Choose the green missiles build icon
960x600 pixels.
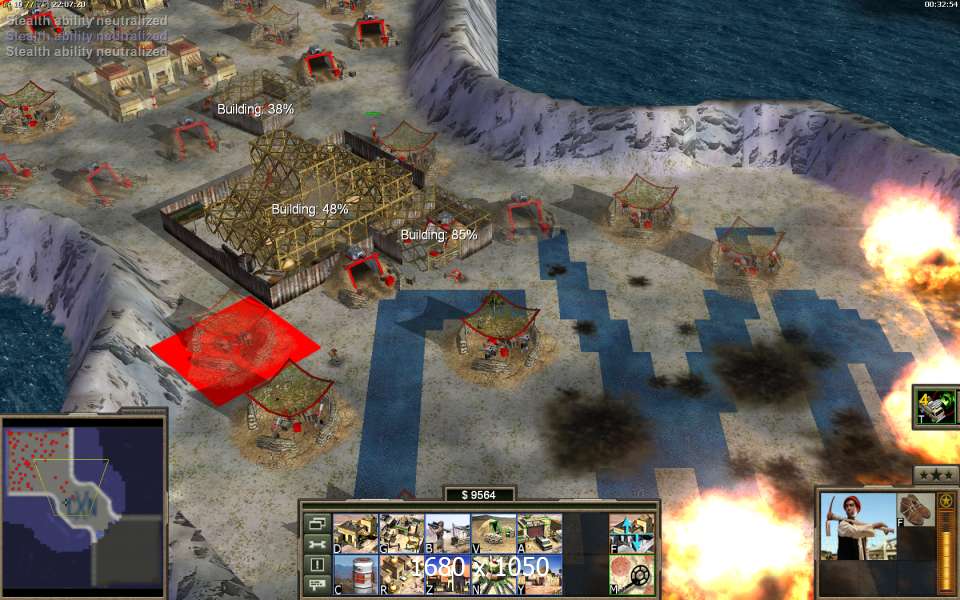point(493,574)
